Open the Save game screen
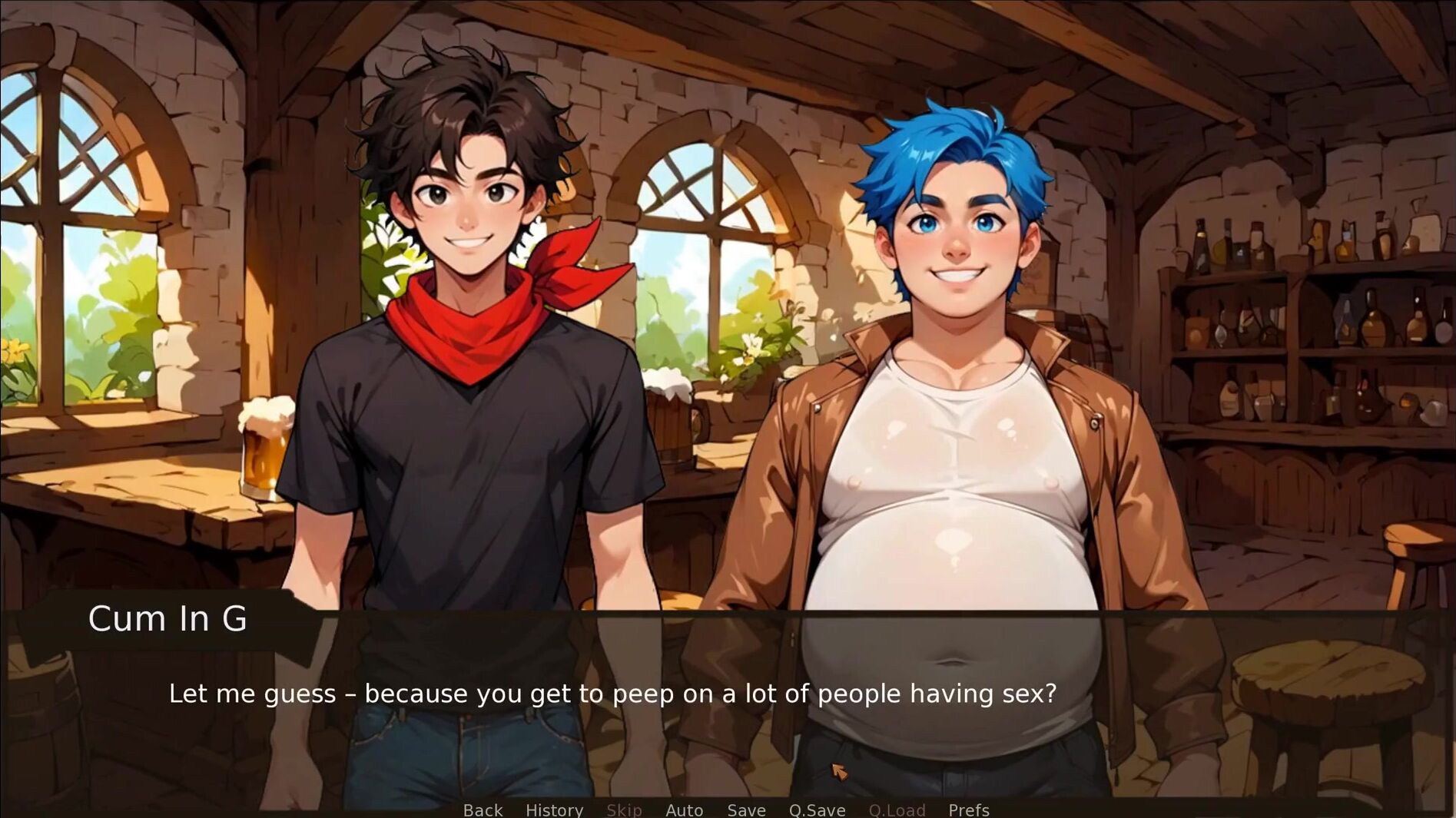 (746, 810)
